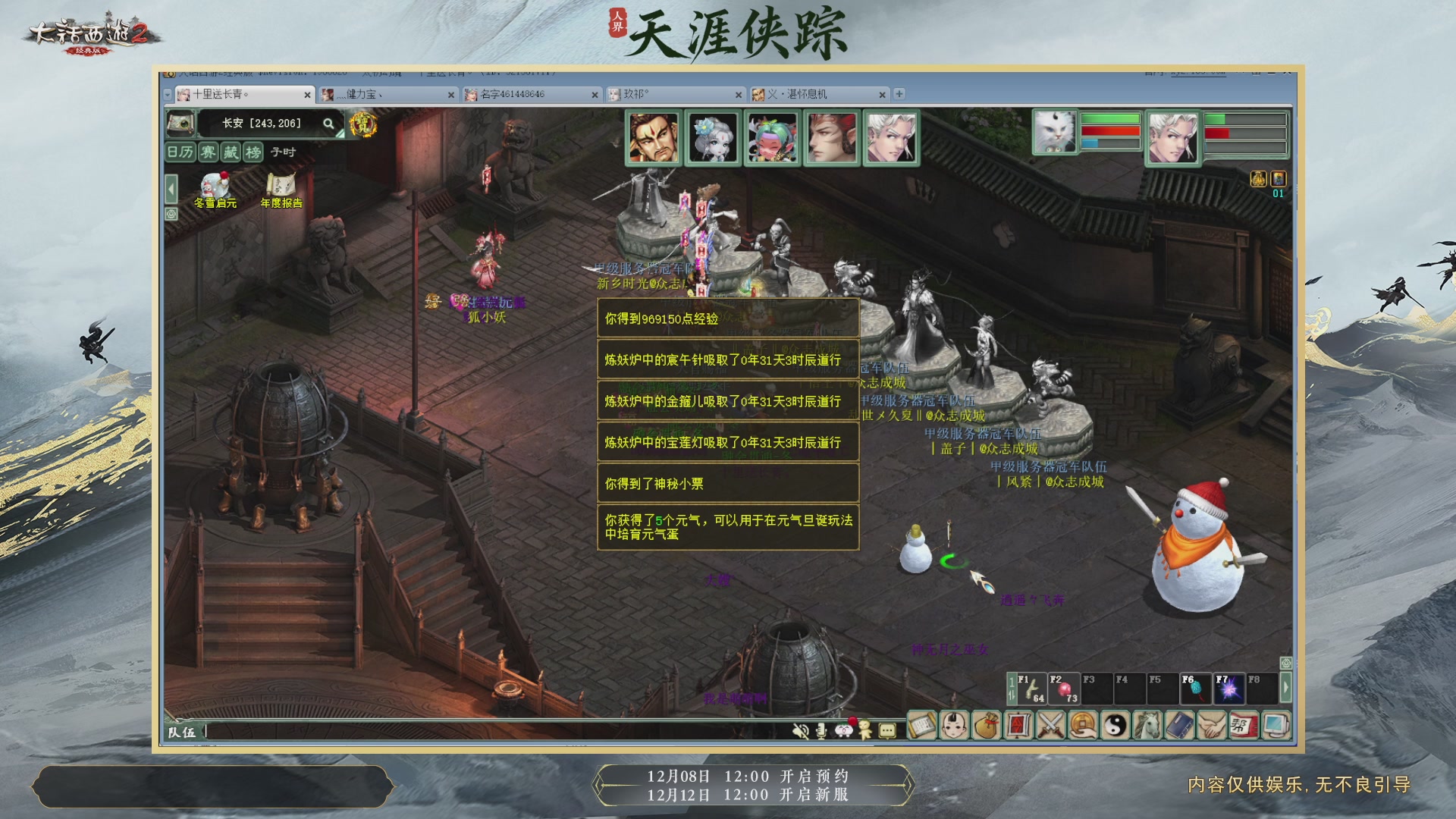Expand the chat panel green arrow
Viewport: 1456px width, 819px height.
[x=1285, y=686]
